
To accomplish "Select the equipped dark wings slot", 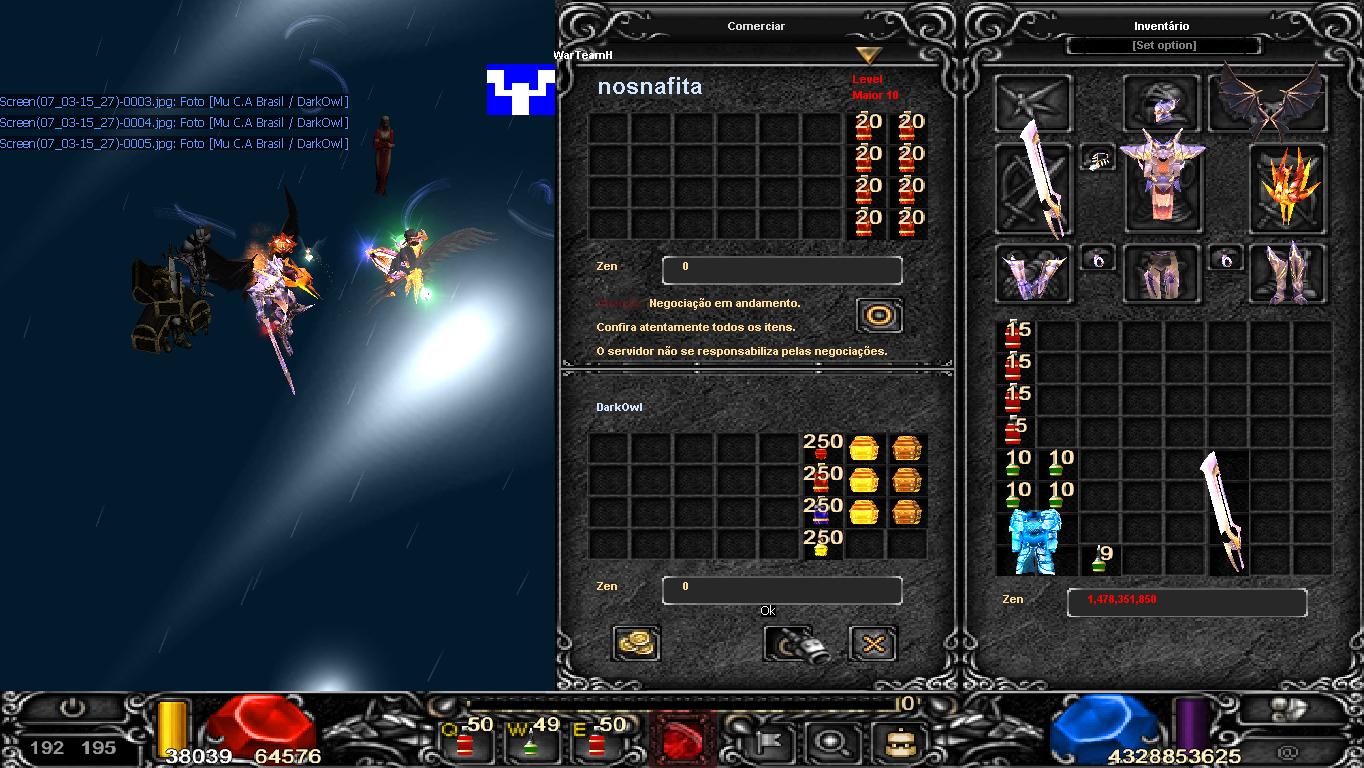I will (x=1269, y=101).
